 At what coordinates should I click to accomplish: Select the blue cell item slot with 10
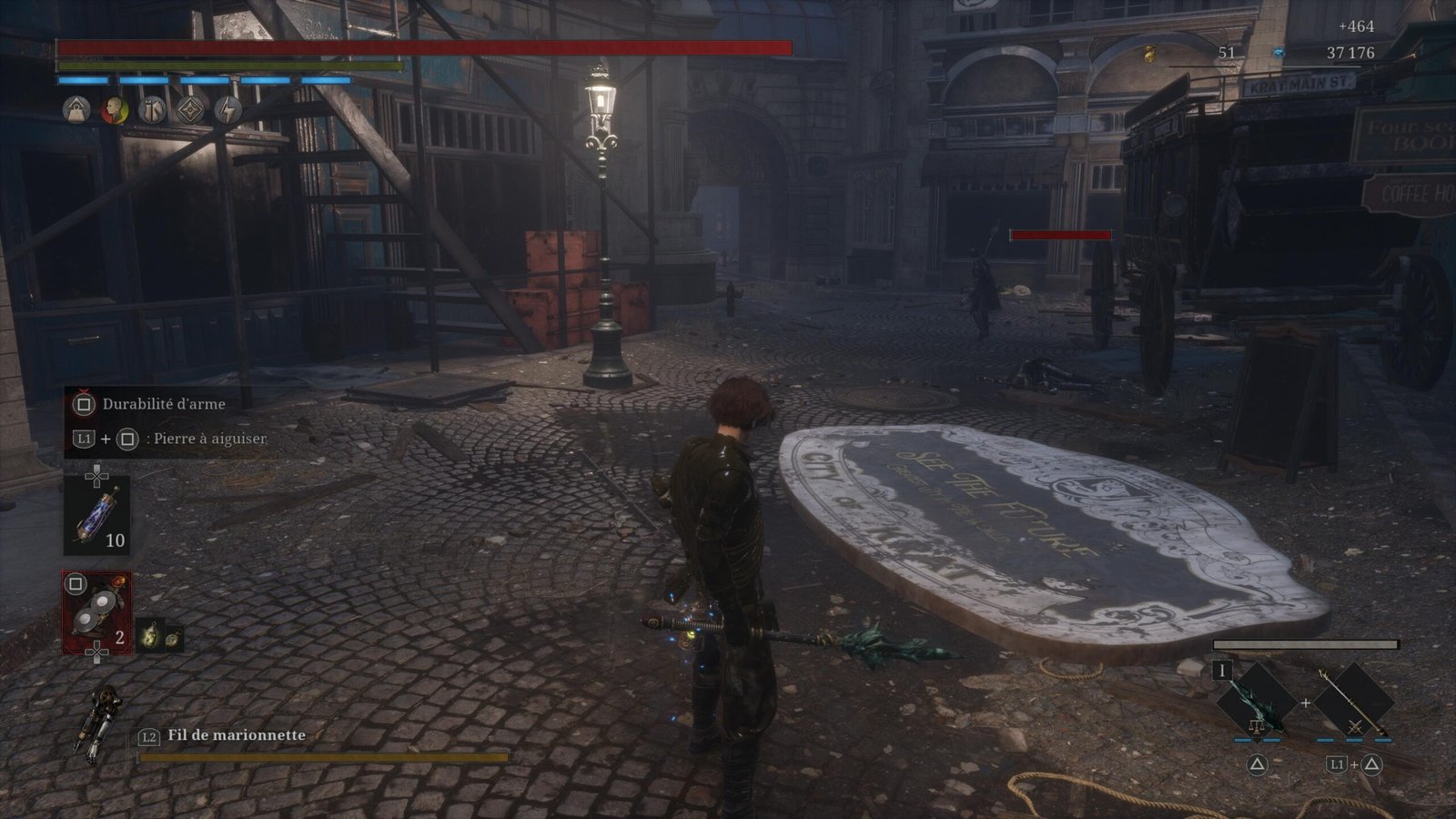96,515
